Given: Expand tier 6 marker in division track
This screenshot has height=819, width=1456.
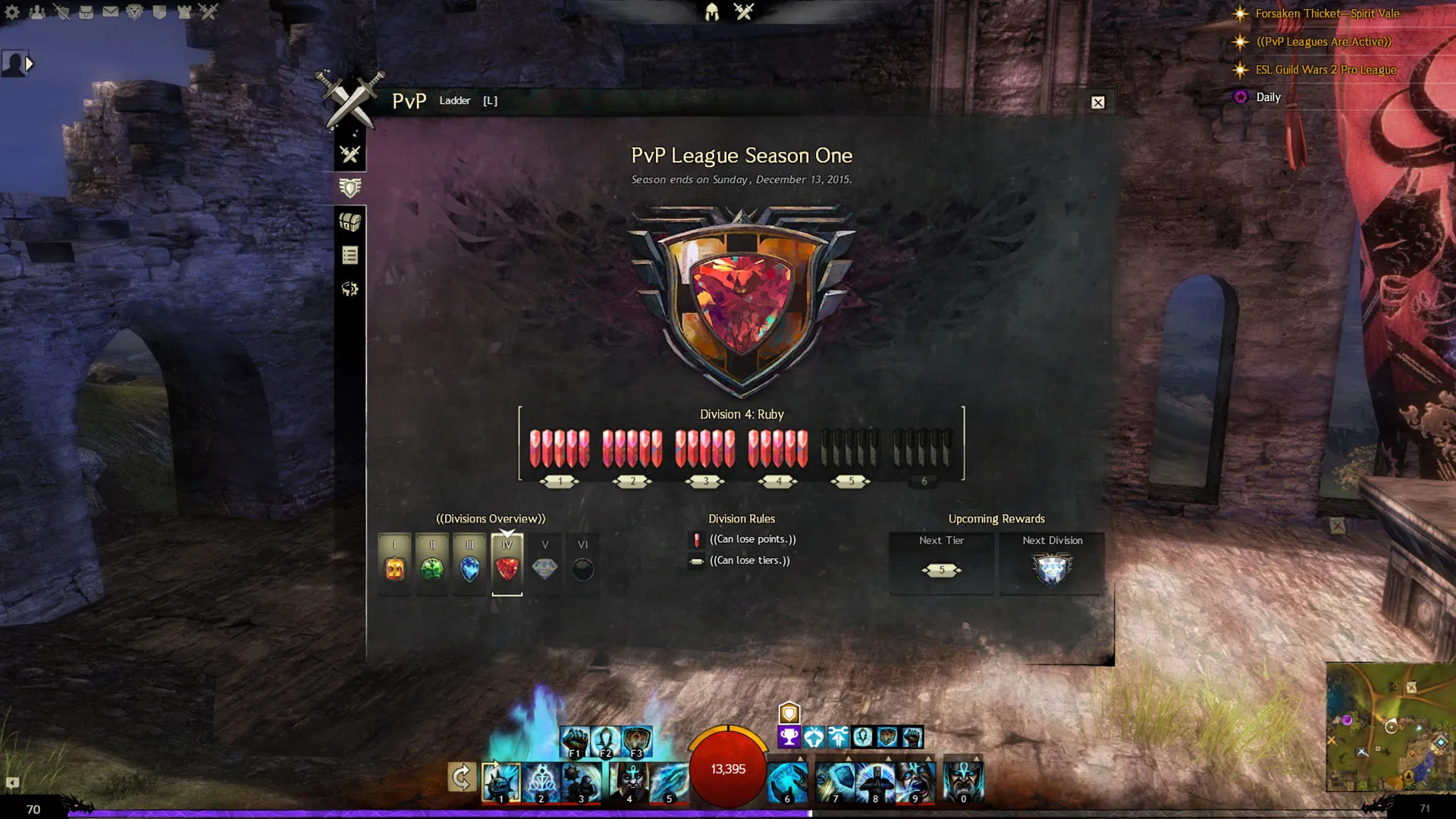Looking at the screenshot, I should click(x=923, y=480).
